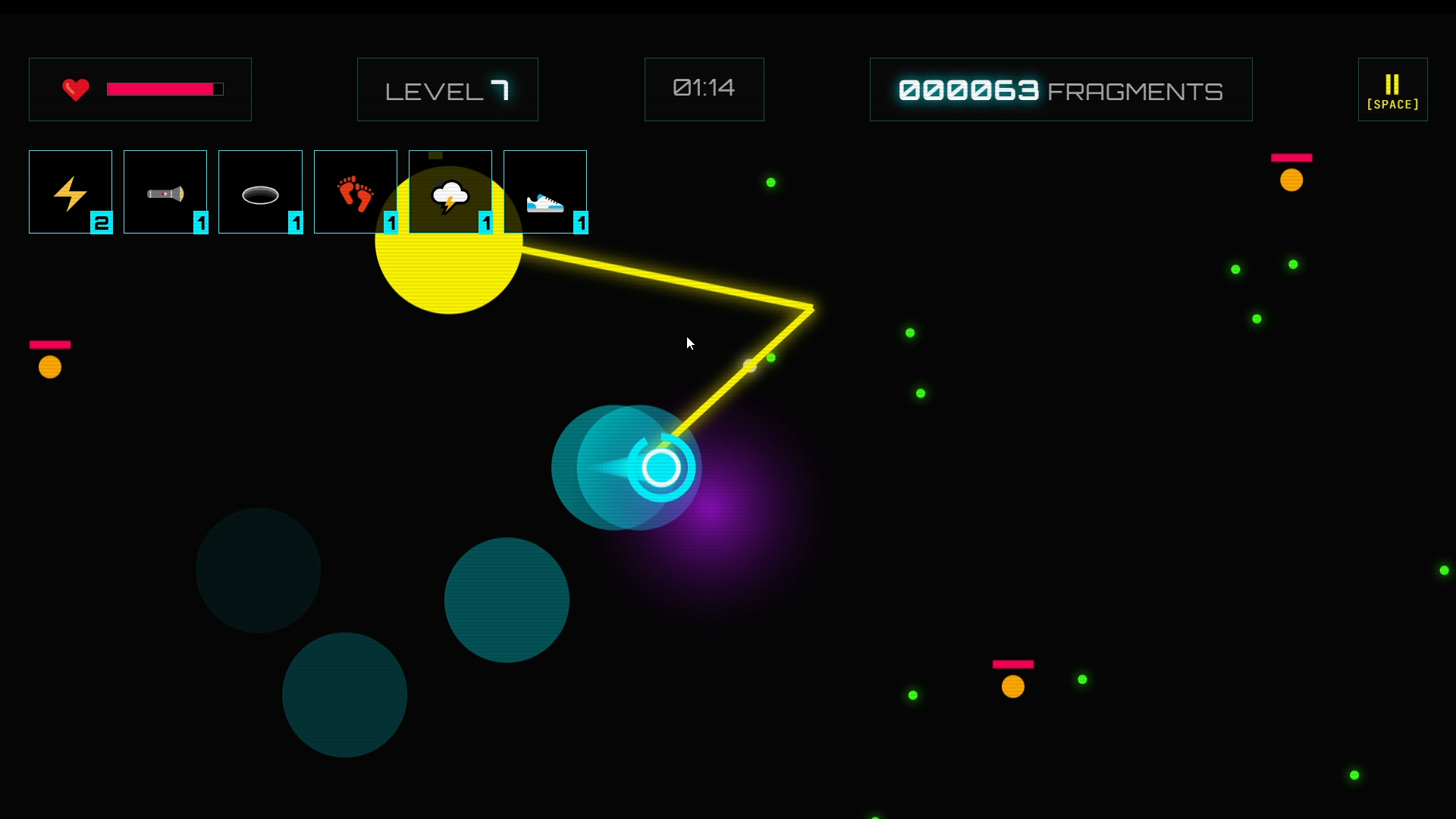Click the 01:14 countdown timer
This screenshot has width=1456, height=819.
(704, 89)
